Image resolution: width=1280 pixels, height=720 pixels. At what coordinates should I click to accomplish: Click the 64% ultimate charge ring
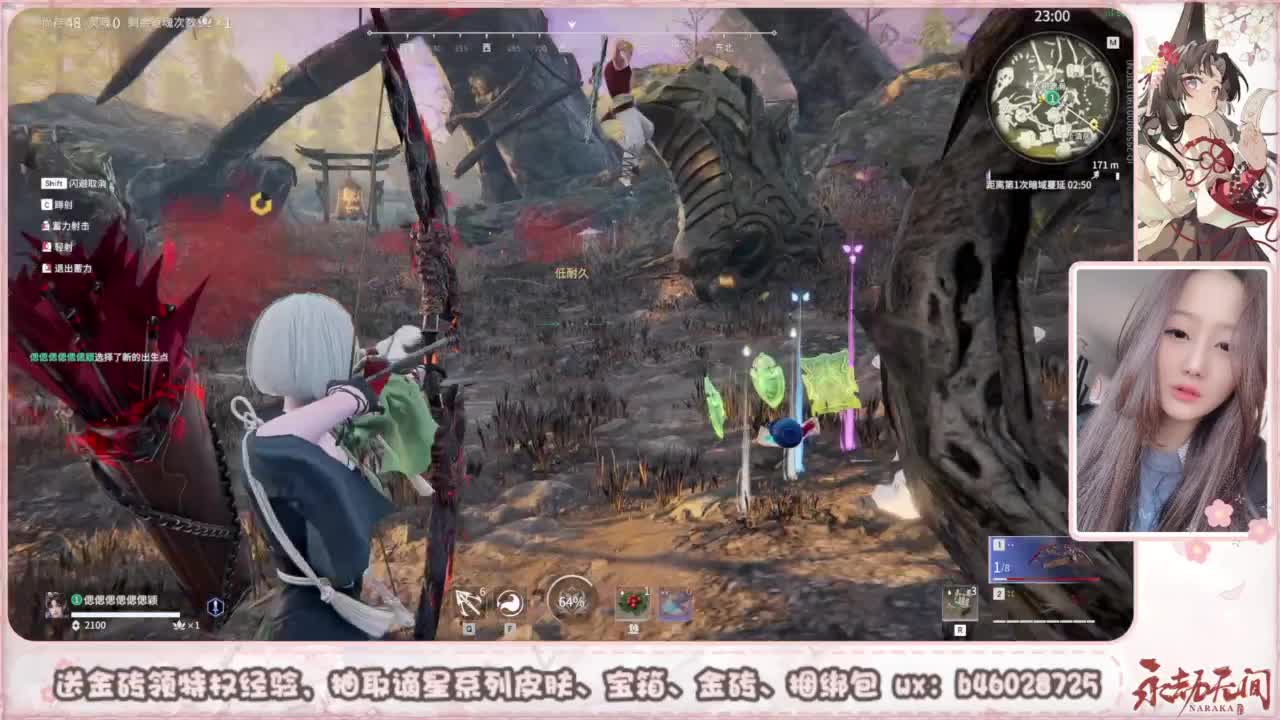point(570,600)
